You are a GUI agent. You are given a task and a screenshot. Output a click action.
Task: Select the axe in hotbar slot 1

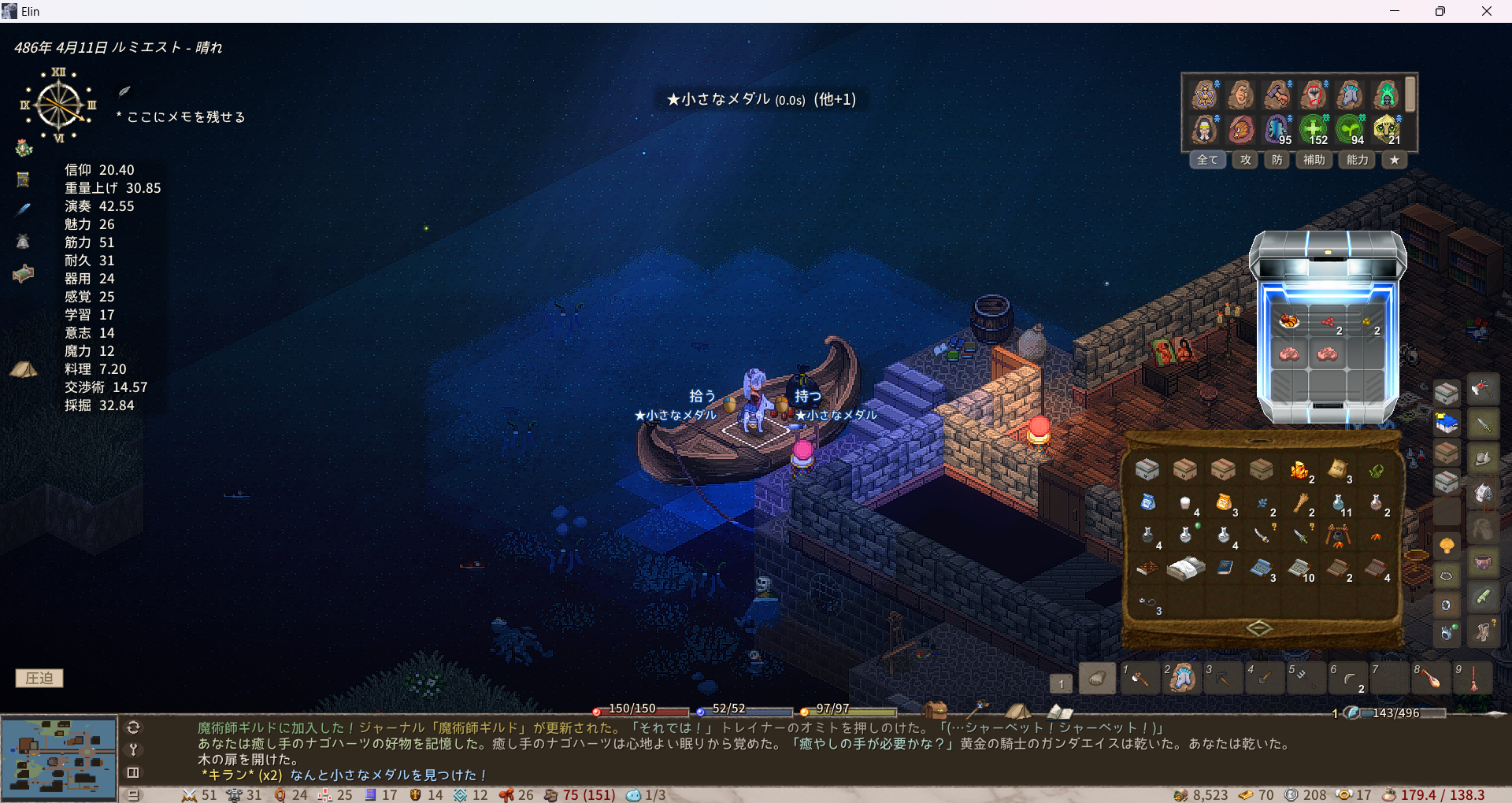point(1140,678)
